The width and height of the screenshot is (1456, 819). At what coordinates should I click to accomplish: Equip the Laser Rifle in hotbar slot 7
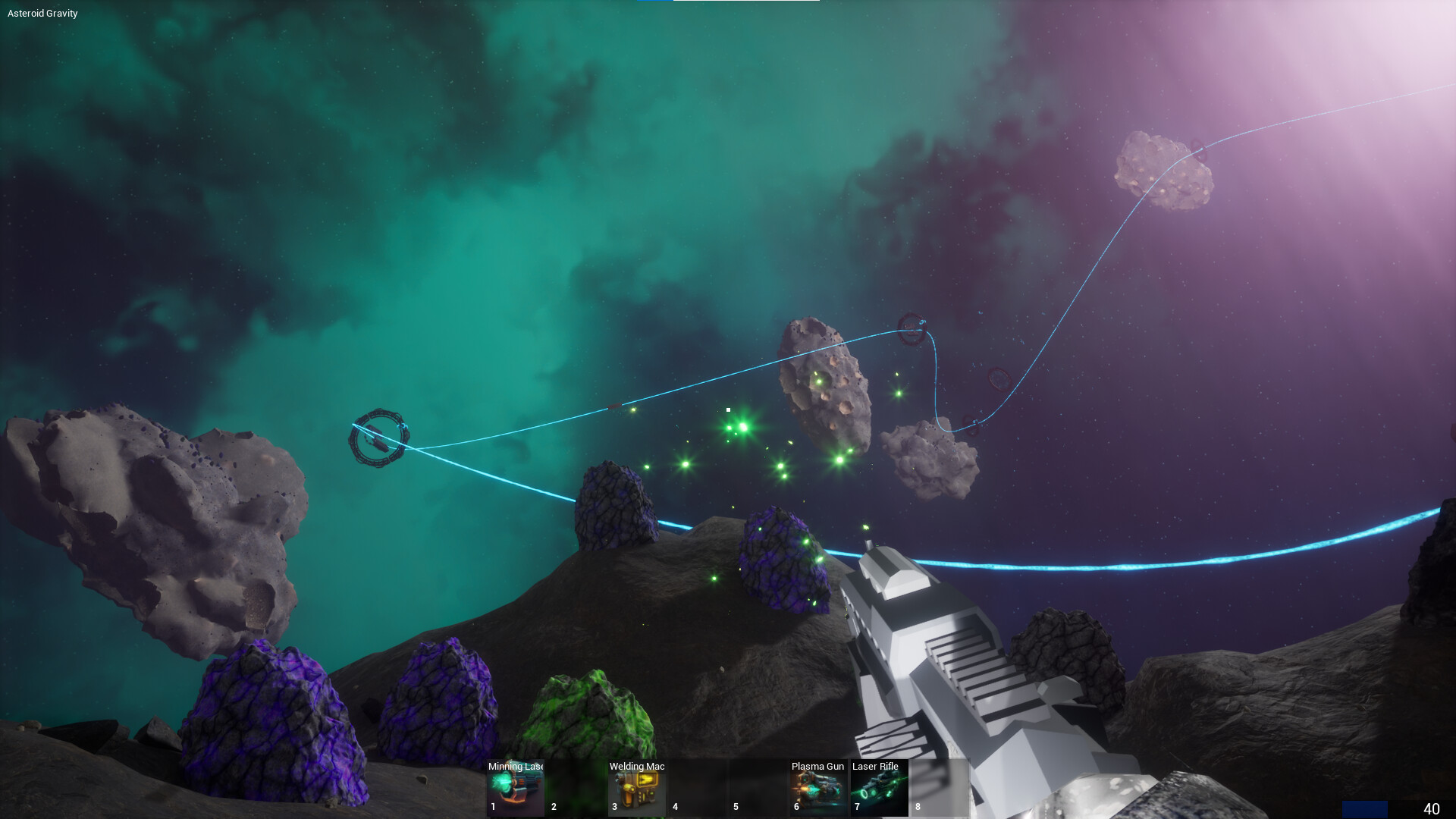[x=878, y=787]
